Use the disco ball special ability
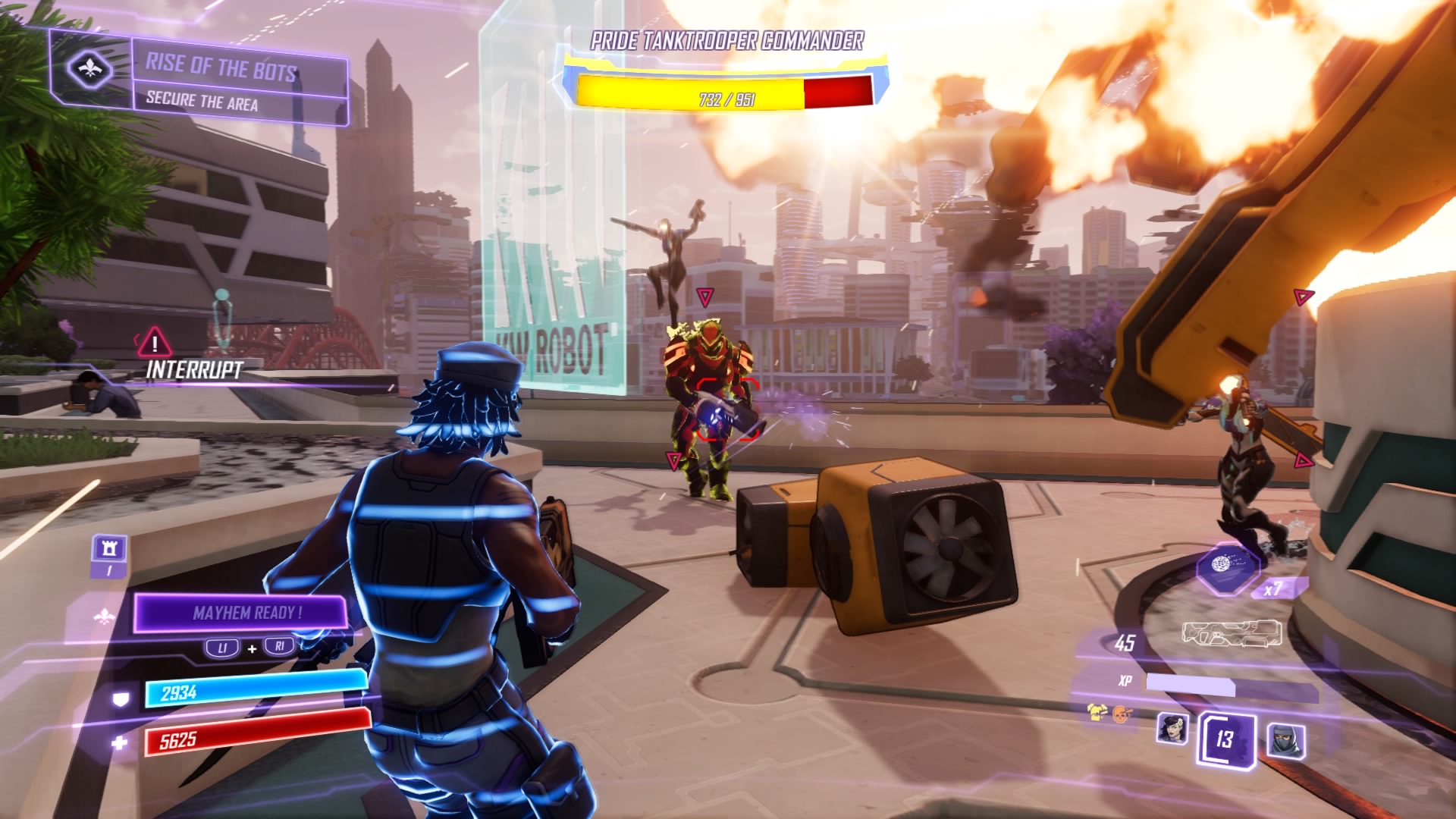Viewport: 1456px width, 819px height. [x=1226, y=566]
